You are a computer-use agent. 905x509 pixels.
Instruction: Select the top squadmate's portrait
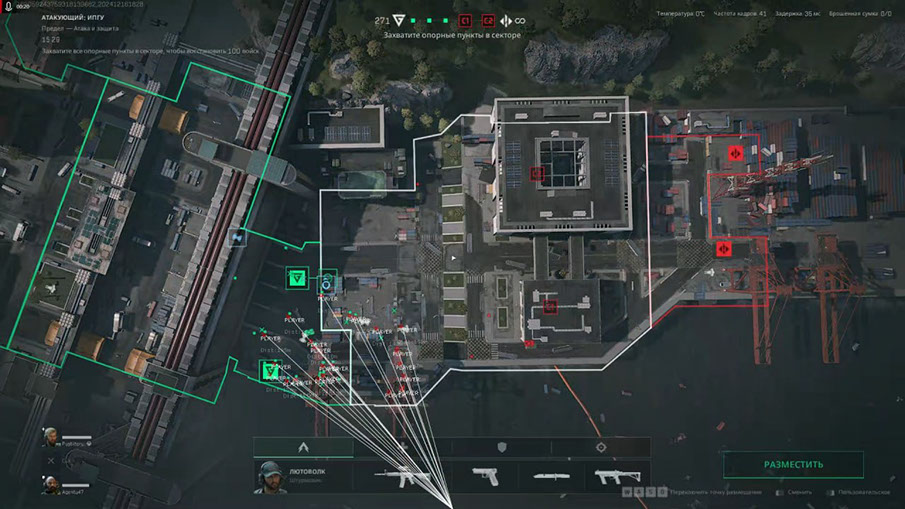50,437
